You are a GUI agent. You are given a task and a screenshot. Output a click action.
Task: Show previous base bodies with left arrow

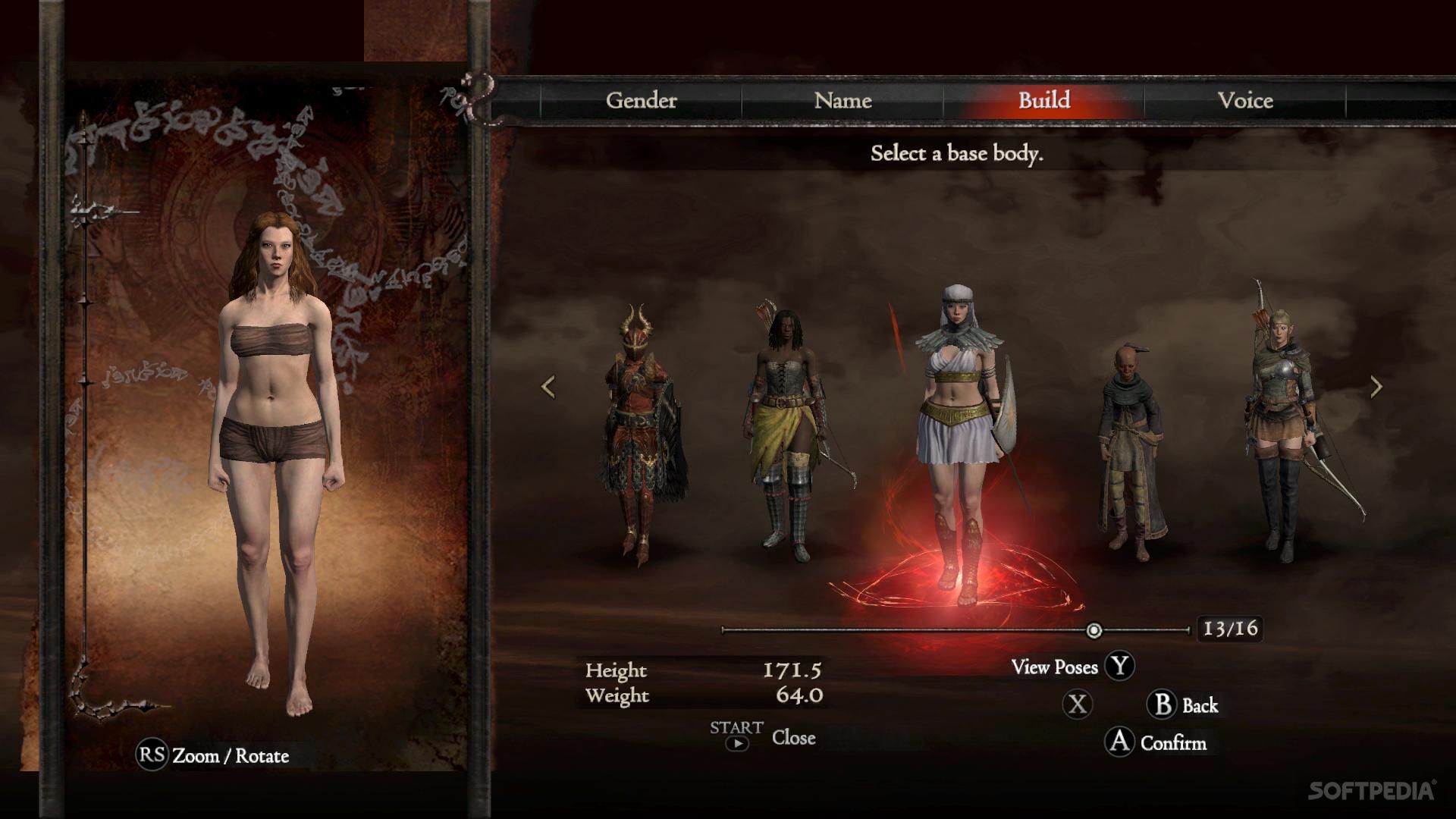point(548,387)
